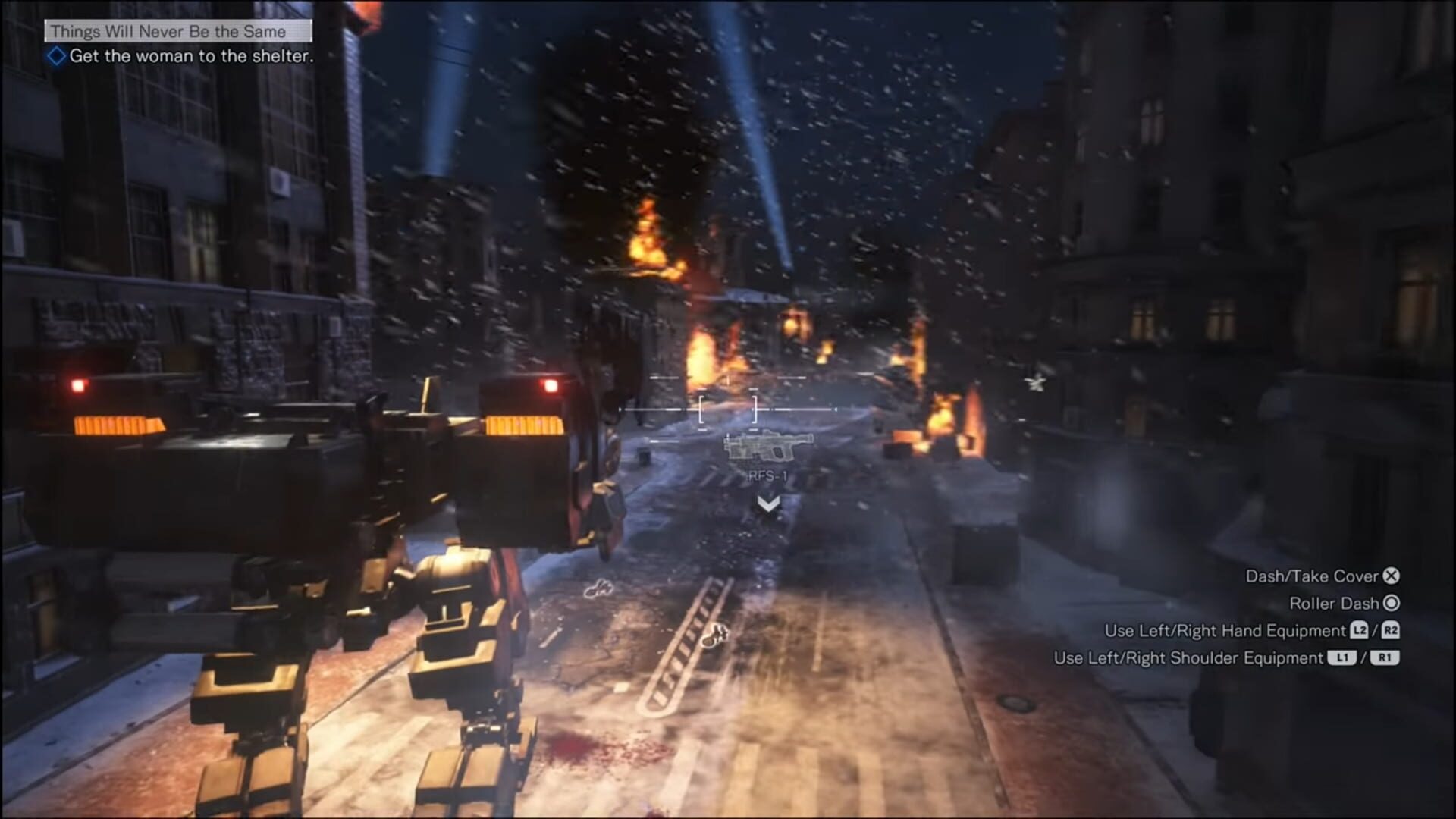Click the X button icon beside Dash/Take Cover
1456x819 pixels.
(x=1392, y=577)
